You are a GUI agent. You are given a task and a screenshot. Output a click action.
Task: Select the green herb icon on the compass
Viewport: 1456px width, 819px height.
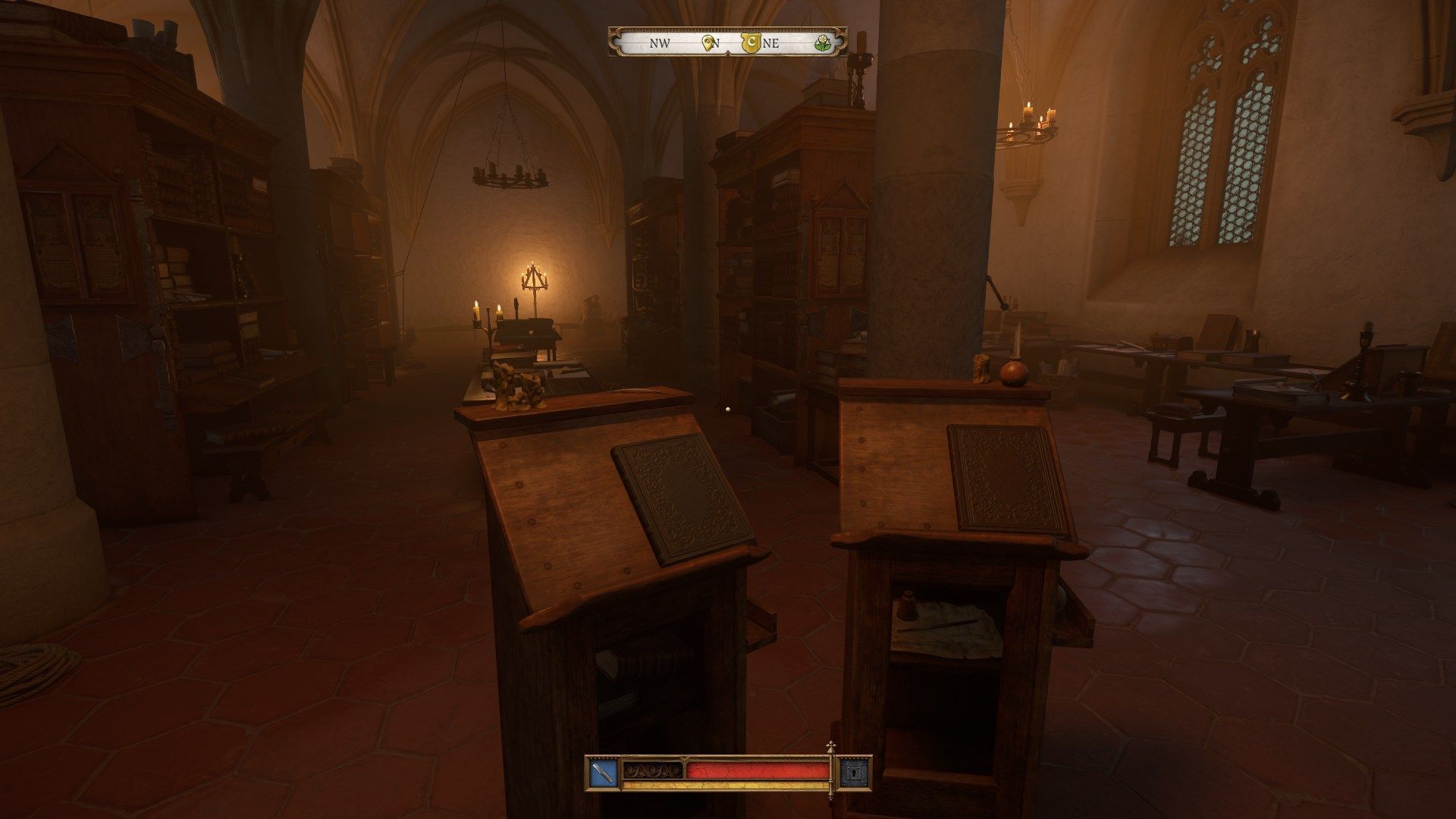pos(824,44)
